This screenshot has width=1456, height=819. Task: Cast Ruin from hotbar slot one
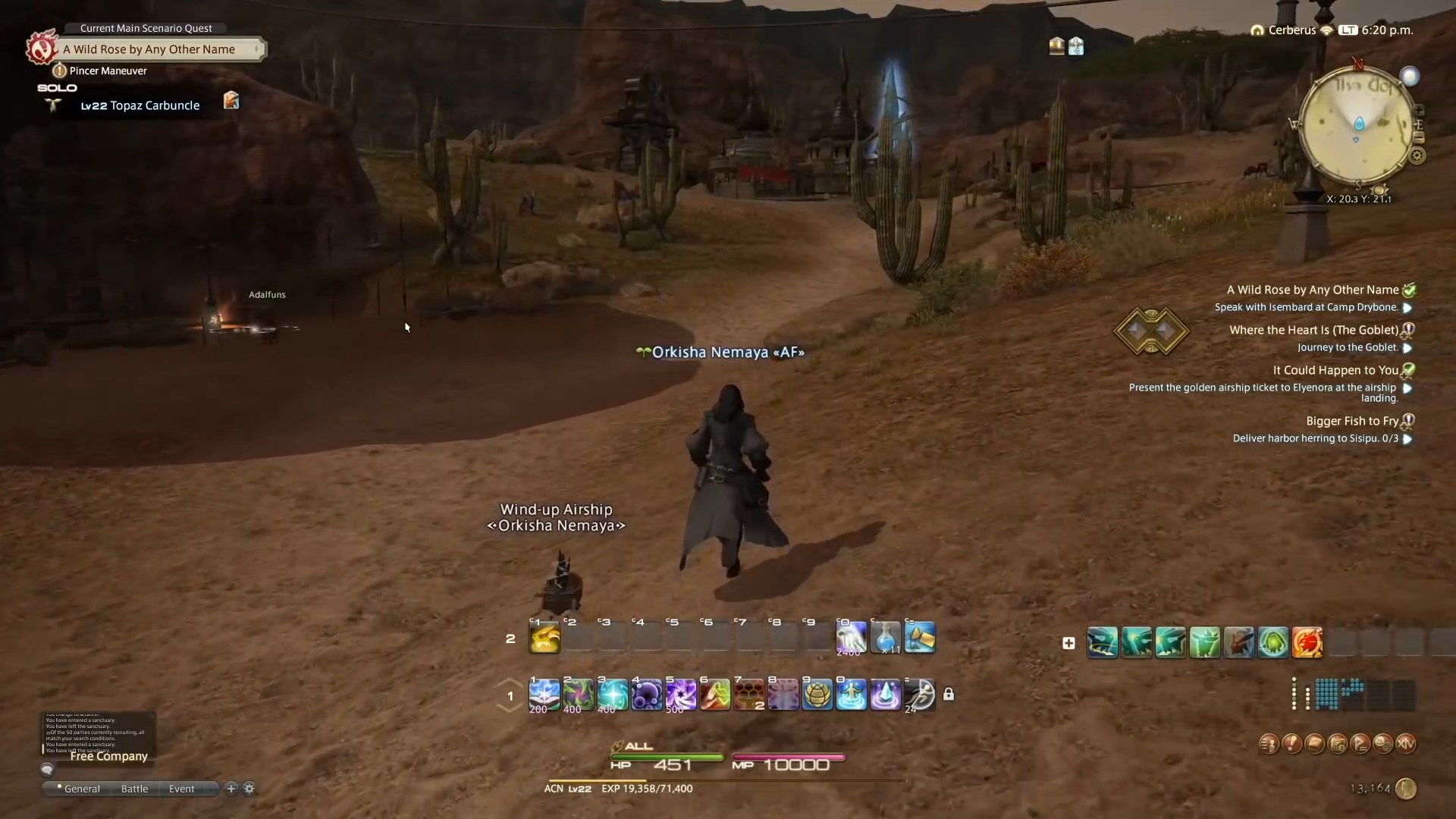(x=543, y=695)
